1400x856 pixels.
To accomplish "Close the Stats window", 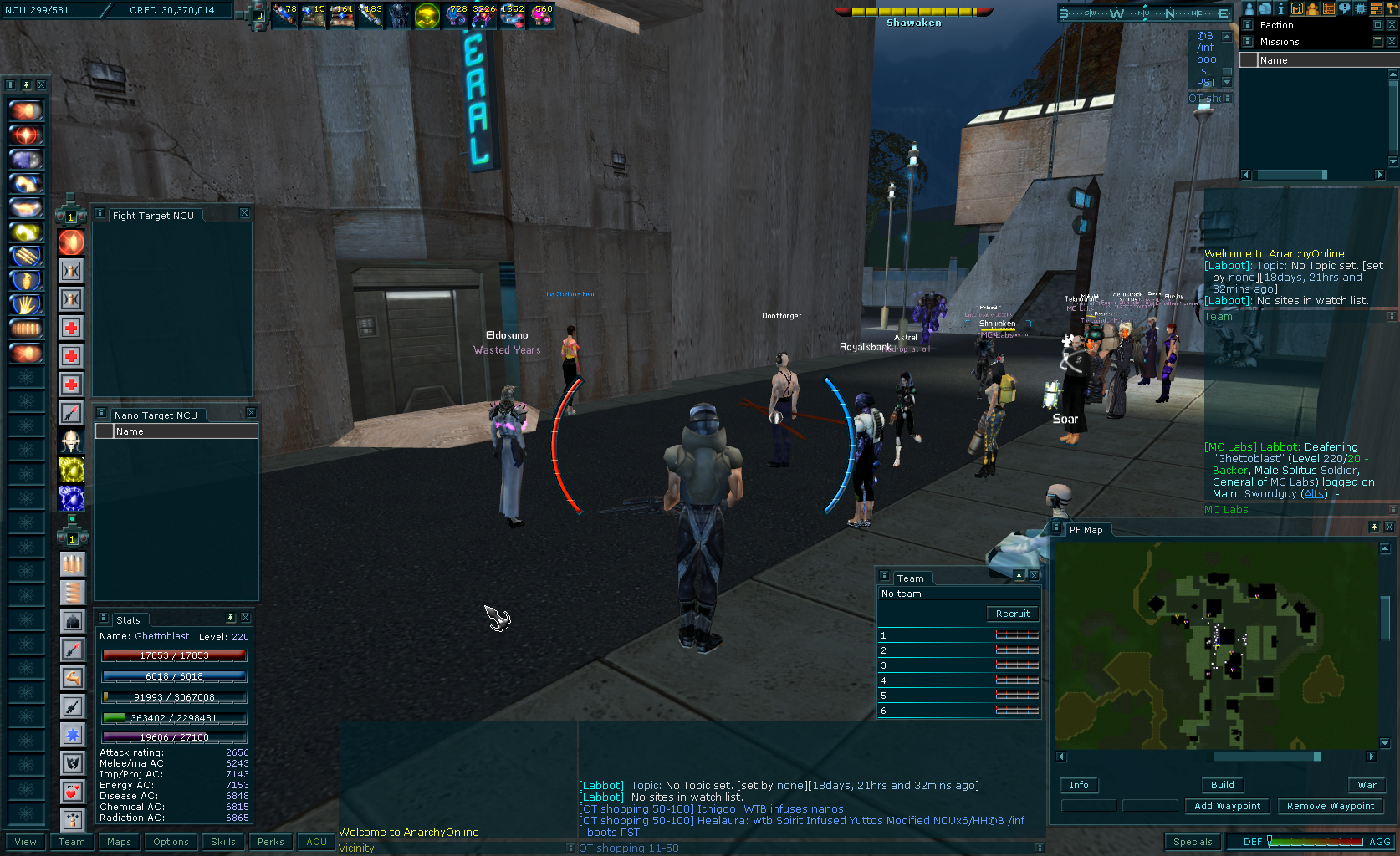I will pos(245,618).
